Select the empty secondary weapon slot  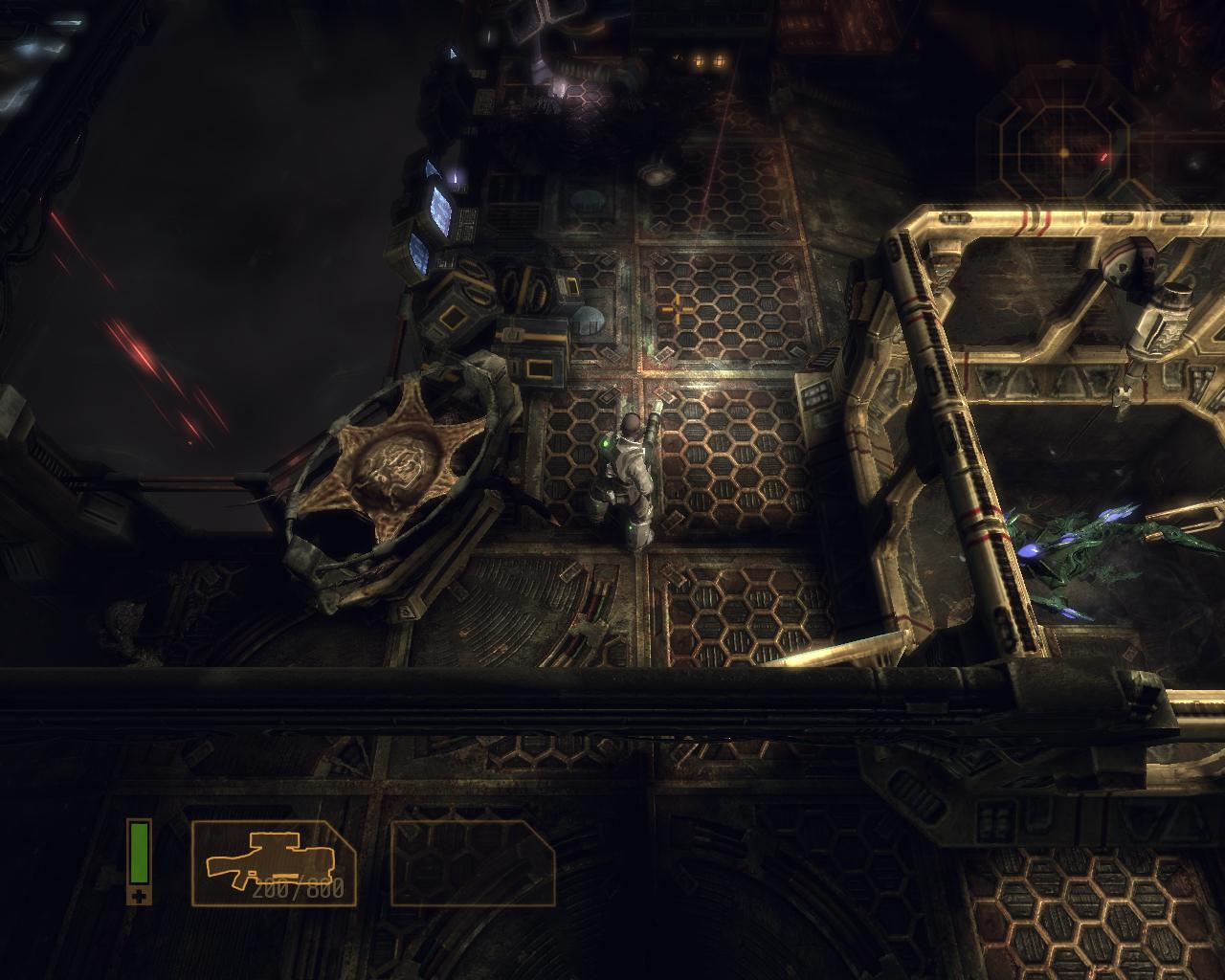(x=473, y=863)
